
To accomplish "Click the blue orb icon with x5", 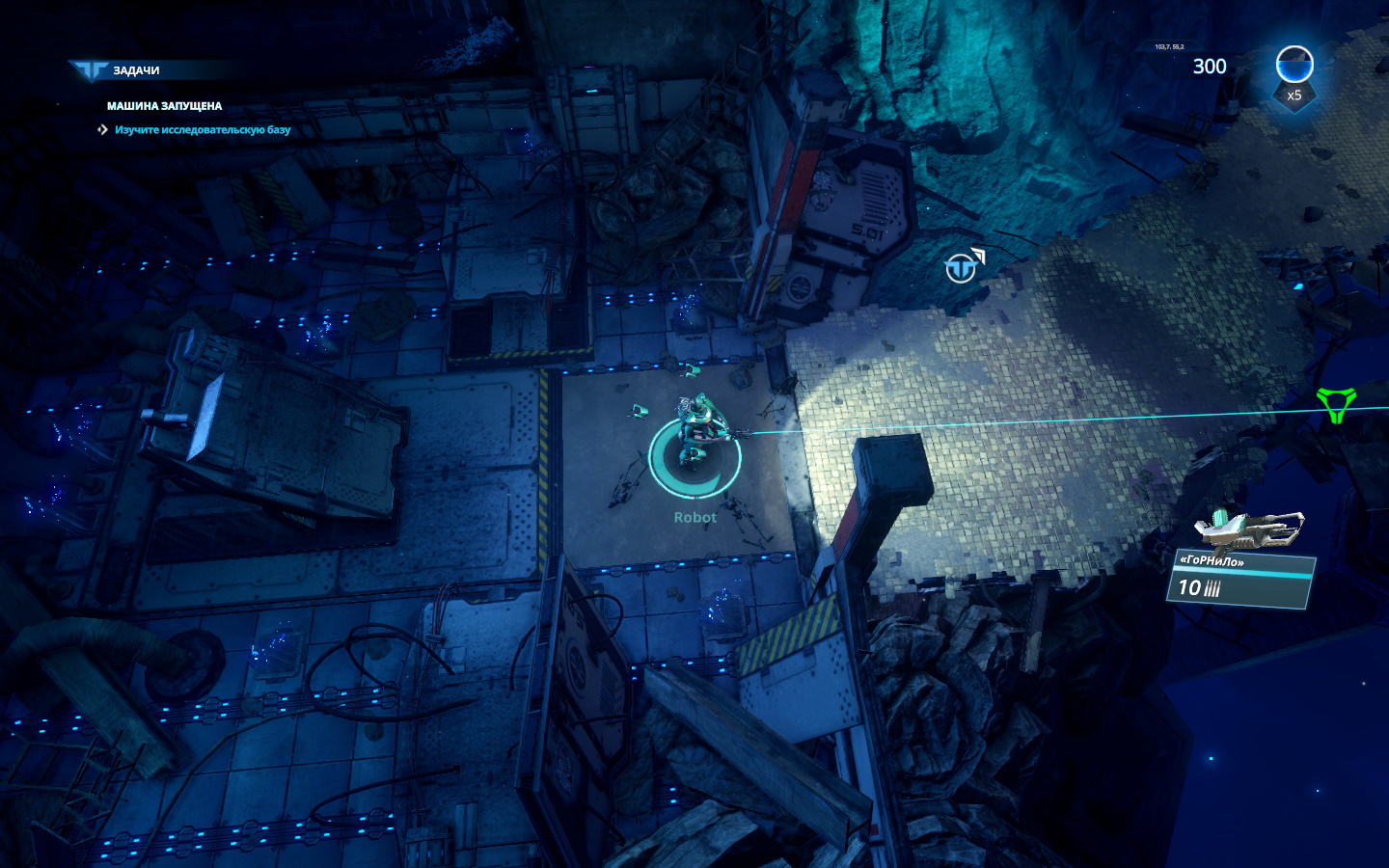I will coord(1294,68).
